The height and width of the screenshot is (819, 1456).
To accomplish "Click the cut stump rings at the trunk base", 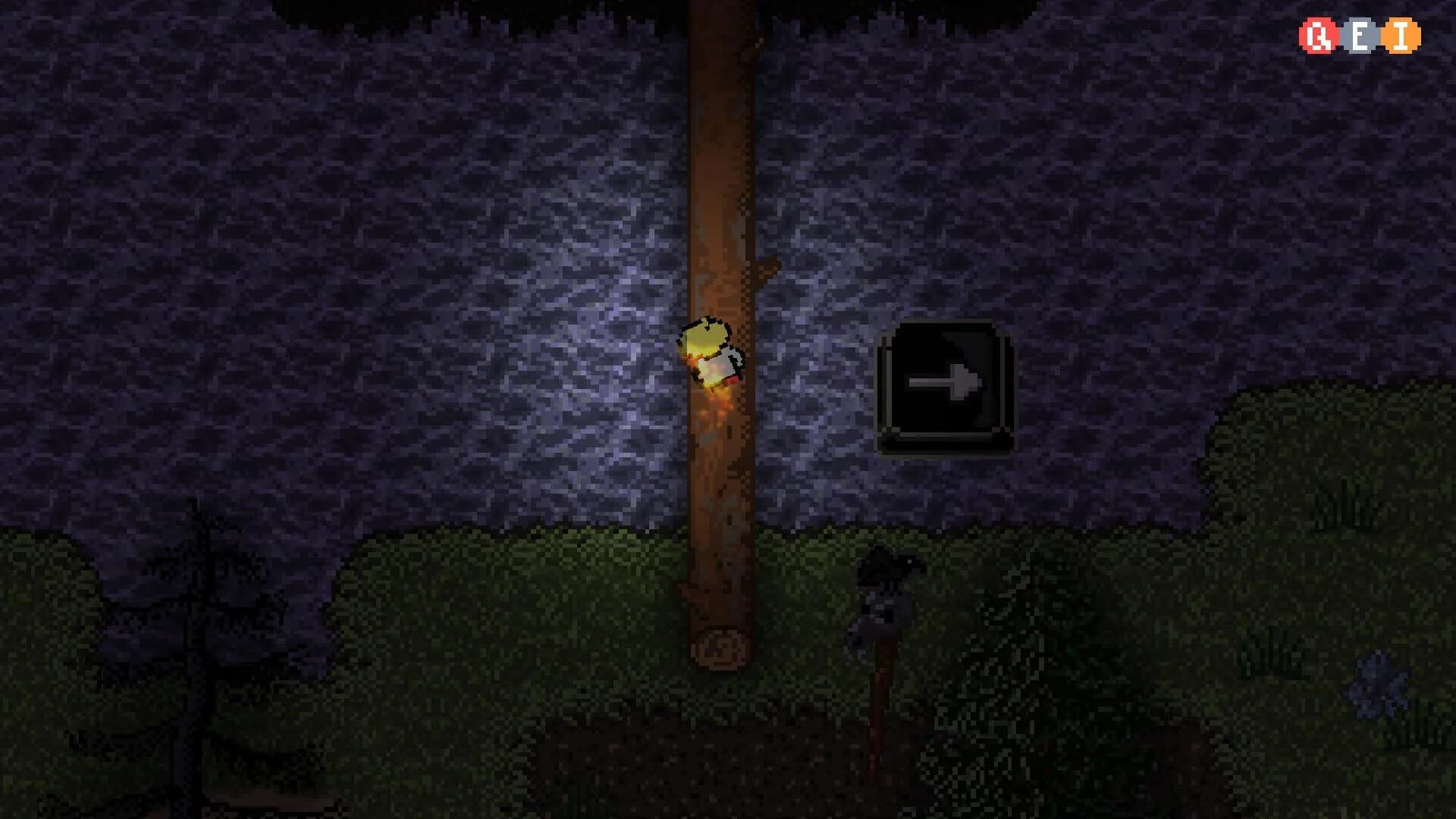I will click(x=720, y=648).
